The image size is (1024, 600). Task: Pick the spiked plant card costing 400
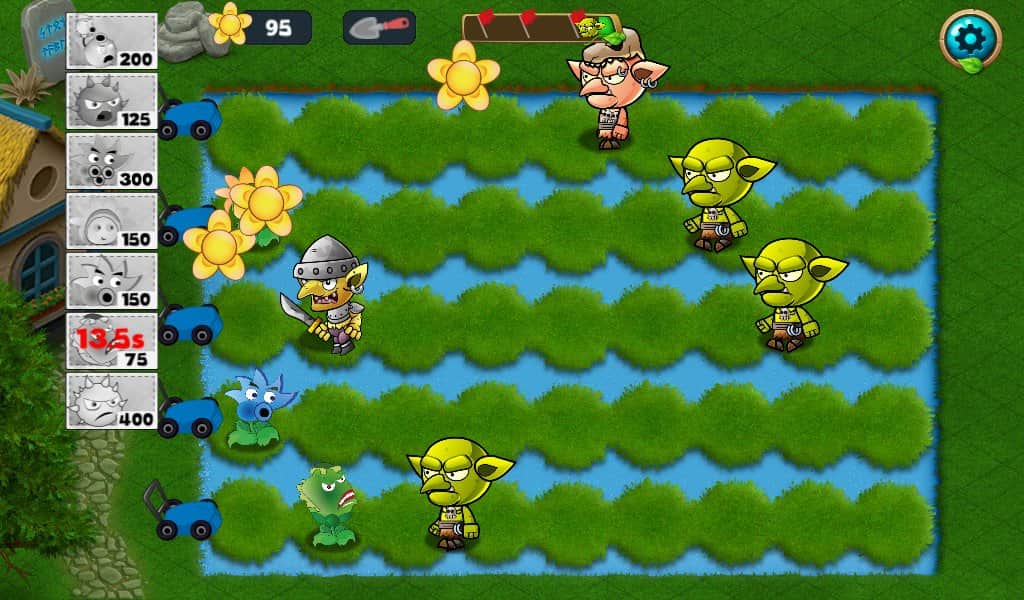(111, 401)
